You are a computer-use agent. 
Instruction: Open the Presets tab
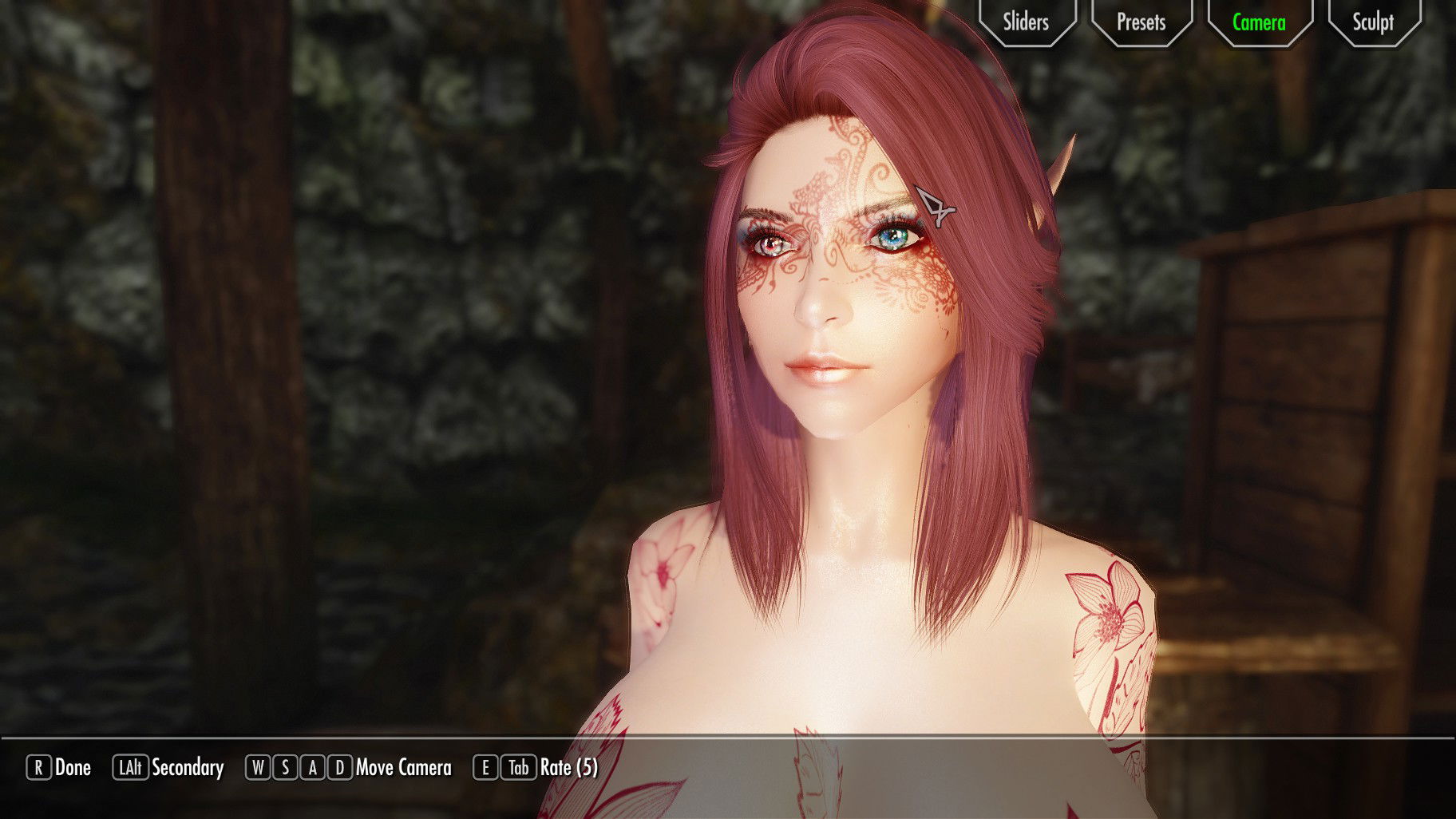click(x=1141, y=22)
